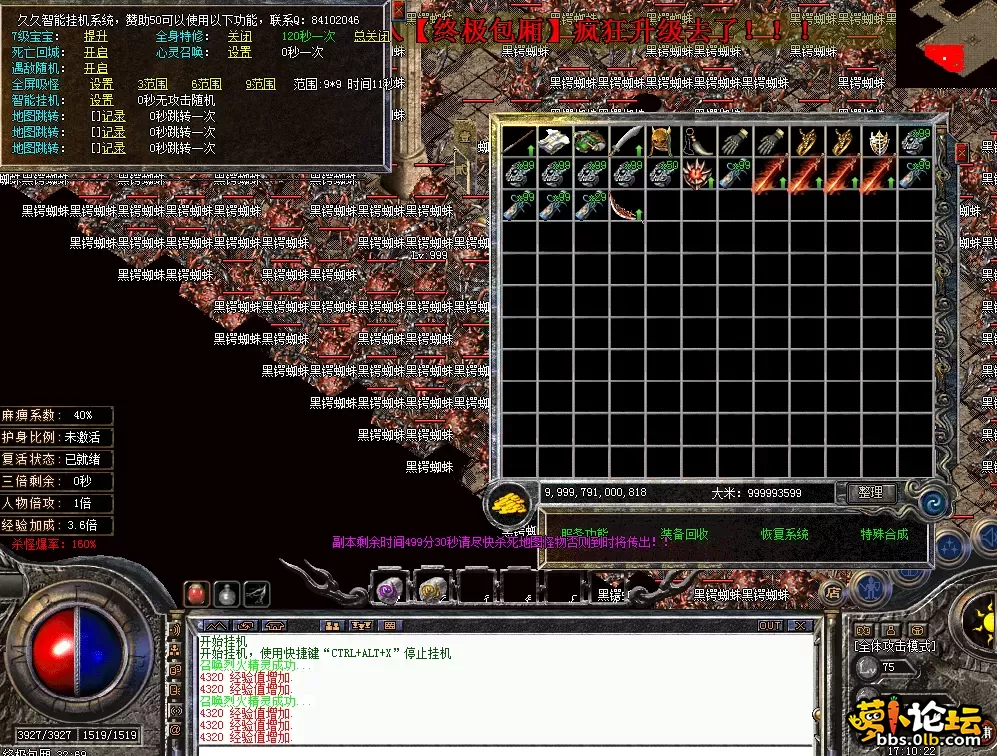The image size is (997, 756).
Task: Open 设置 for 智能挂机
Action: tap(102, 100)
